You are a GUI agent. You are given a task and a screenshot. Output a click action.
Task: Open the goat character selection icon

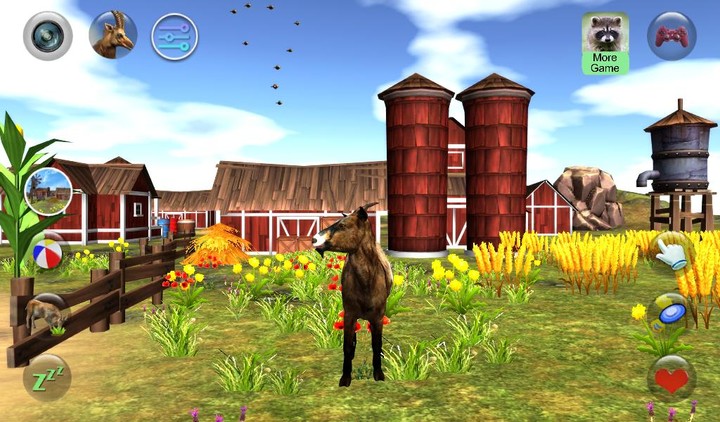coord(112,36)
